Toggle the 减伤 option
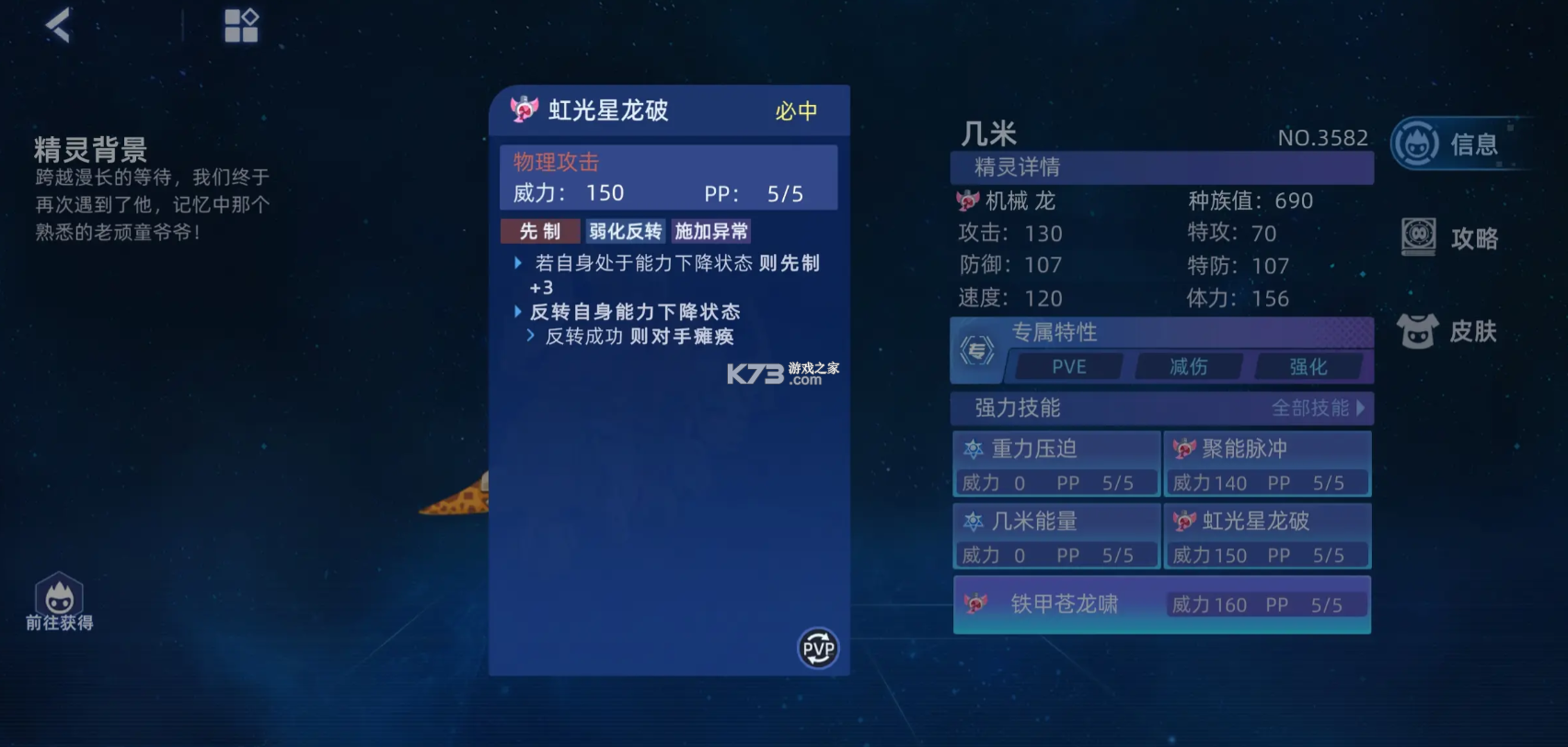 pos(1187,366)
